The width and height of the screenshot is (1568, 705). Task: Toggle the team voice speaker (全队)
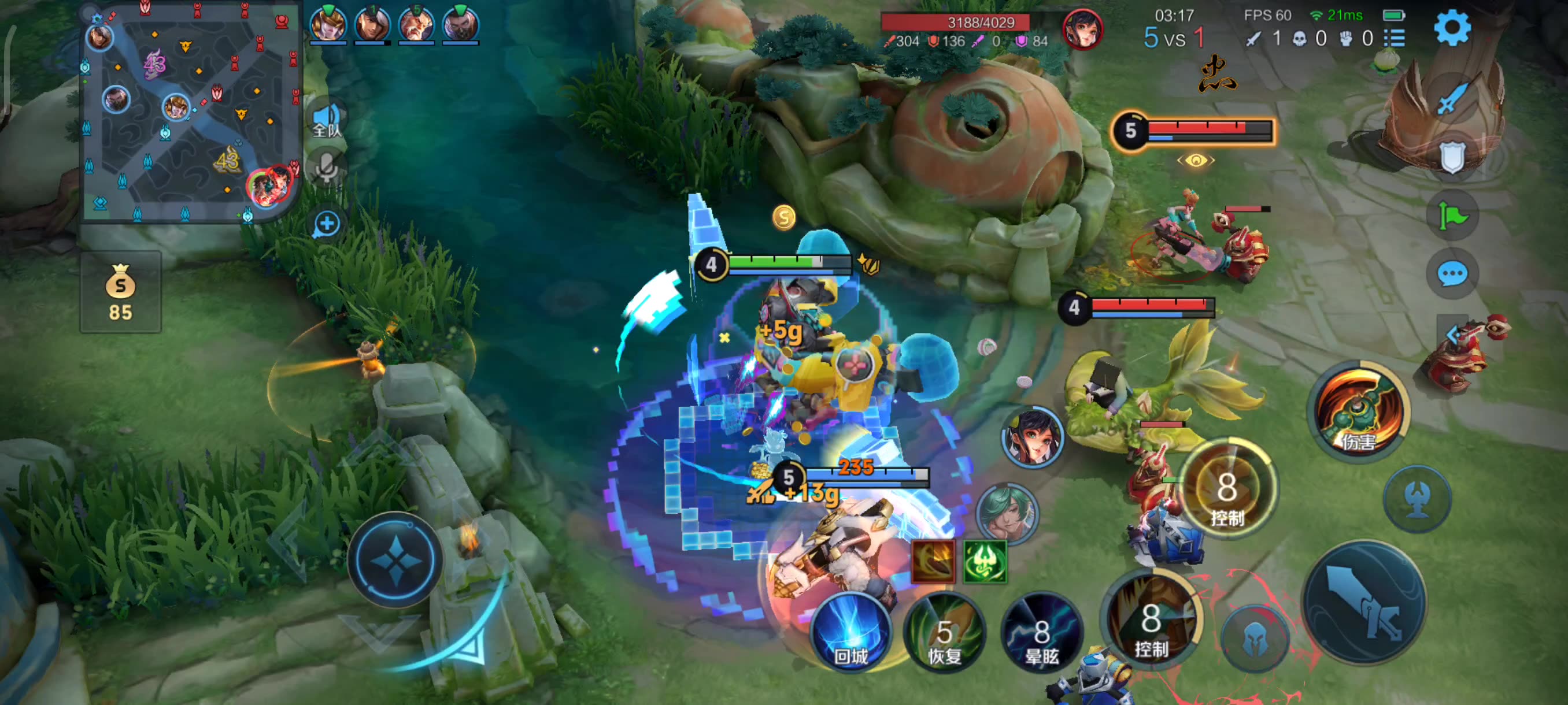click(x=327, y=119)
